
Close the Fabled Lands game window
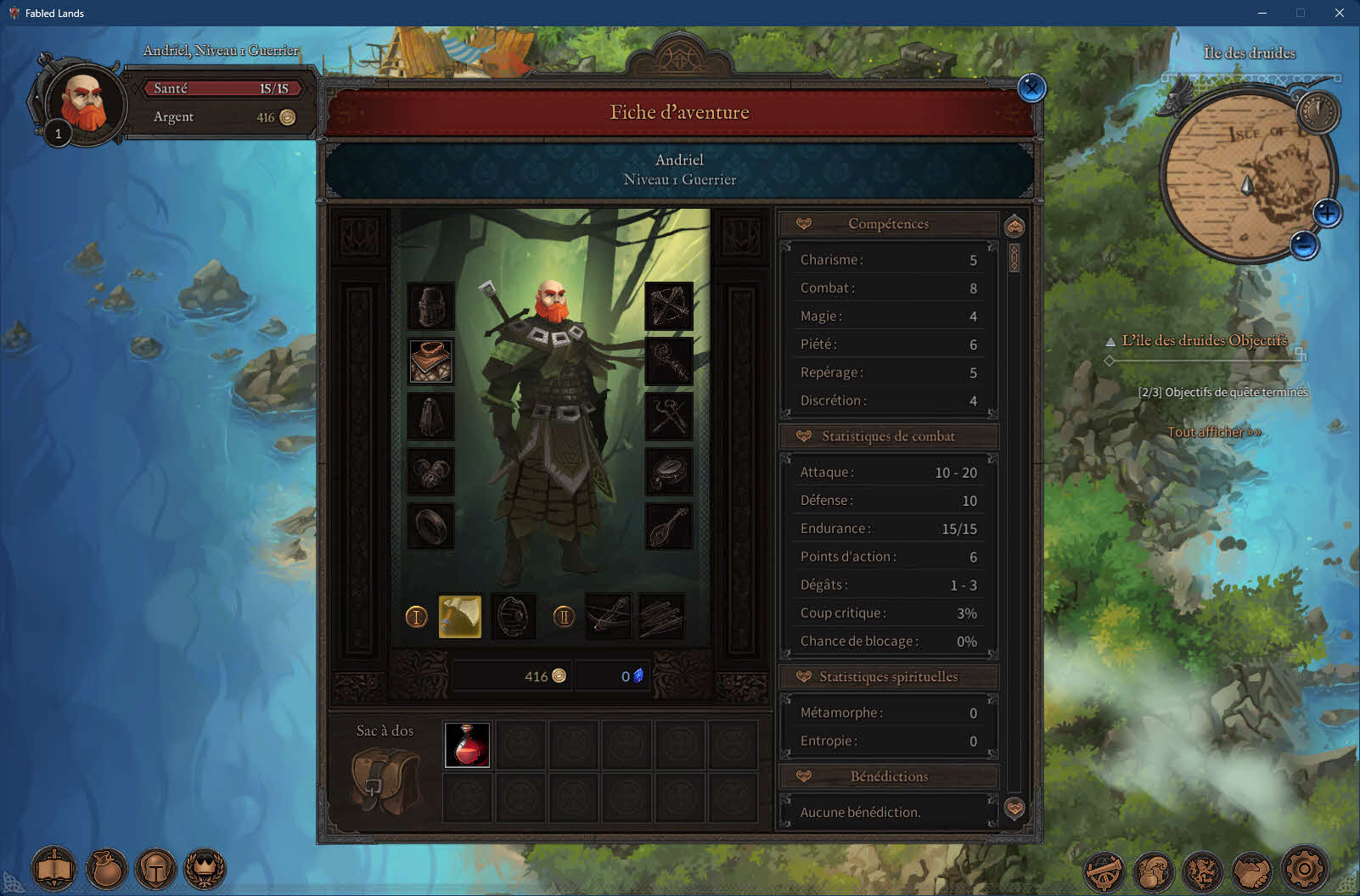coord(1339,13)
